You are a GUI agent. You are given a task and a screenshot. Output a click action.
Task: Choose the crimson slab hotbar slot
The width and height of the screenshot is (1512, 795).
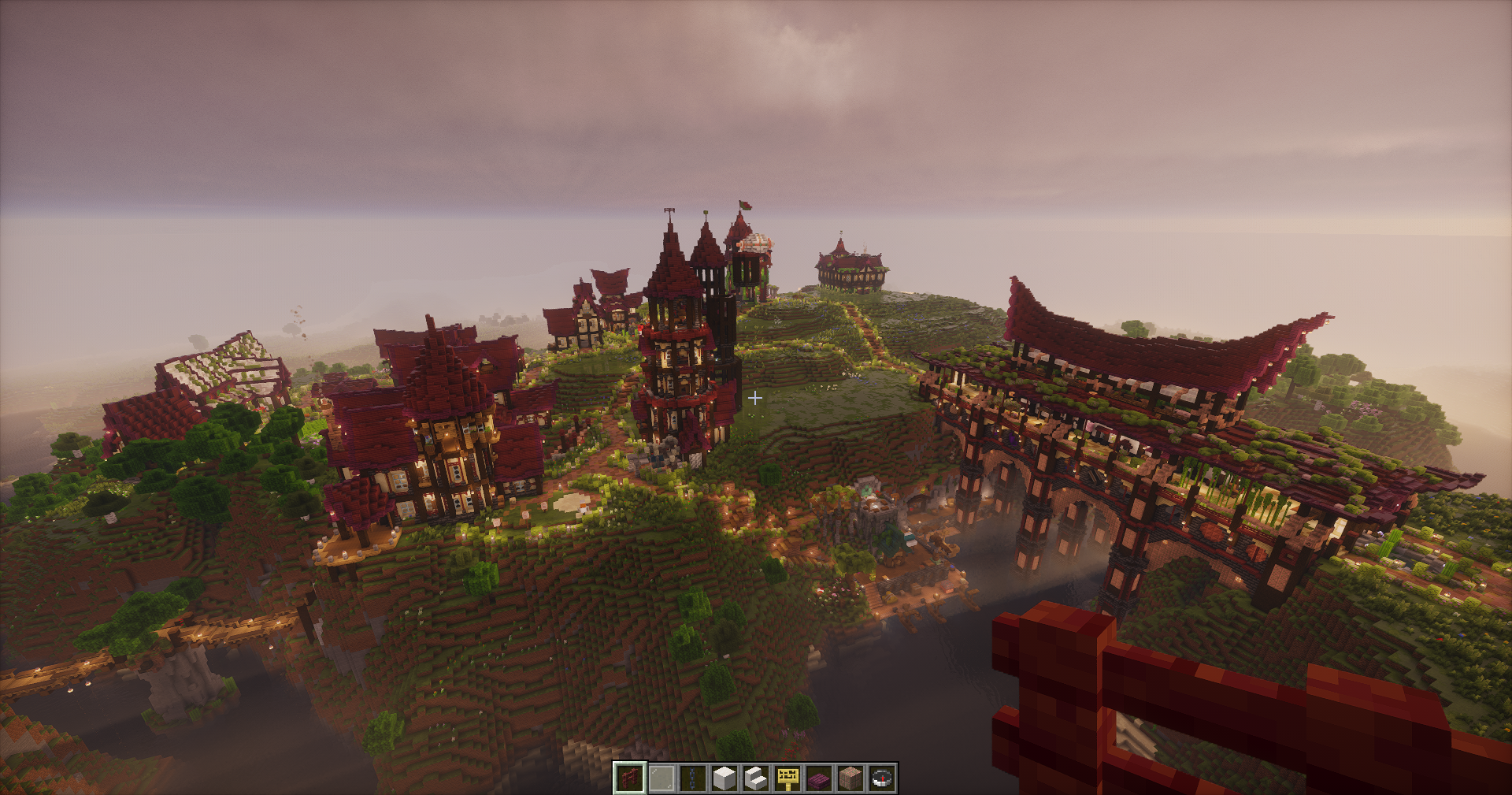coord(819,778)
